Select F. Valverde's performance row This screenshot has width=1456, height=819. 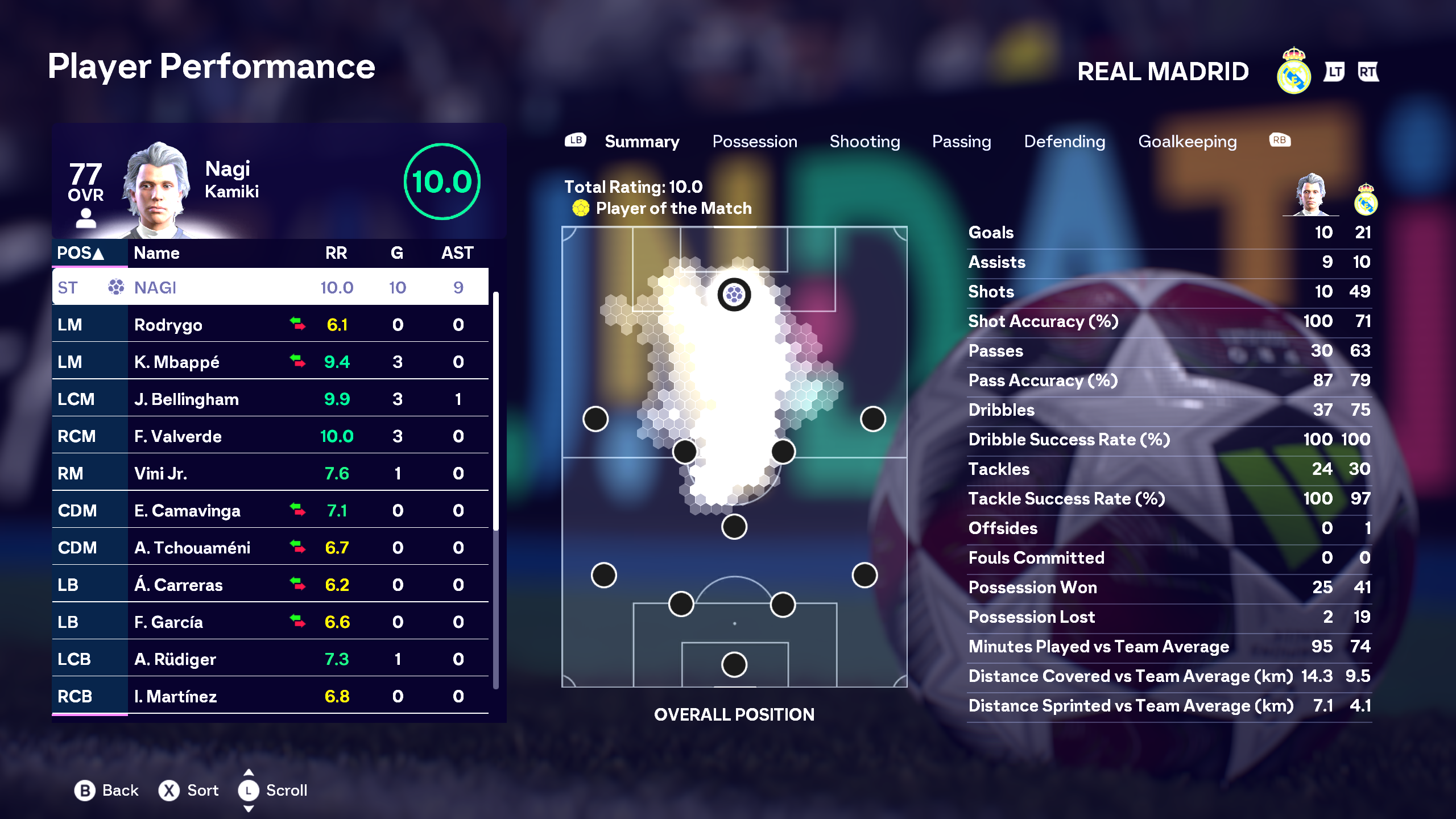pos(270,436)
